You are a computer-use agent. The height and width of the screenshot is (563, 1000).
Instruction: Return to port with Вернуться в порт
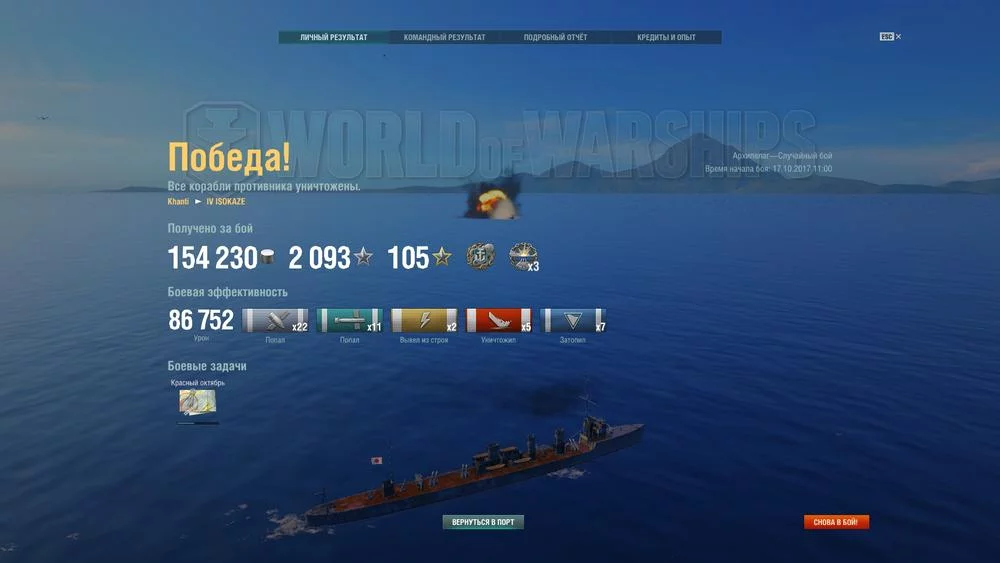pos(484,522)
